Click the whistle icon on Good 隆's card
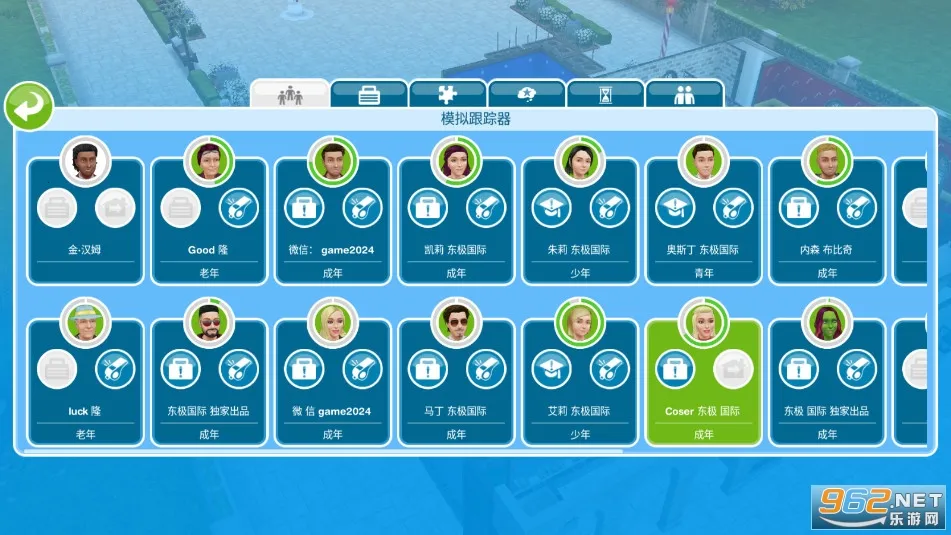Screen dimensions: 951x535 tap(238, 209)
